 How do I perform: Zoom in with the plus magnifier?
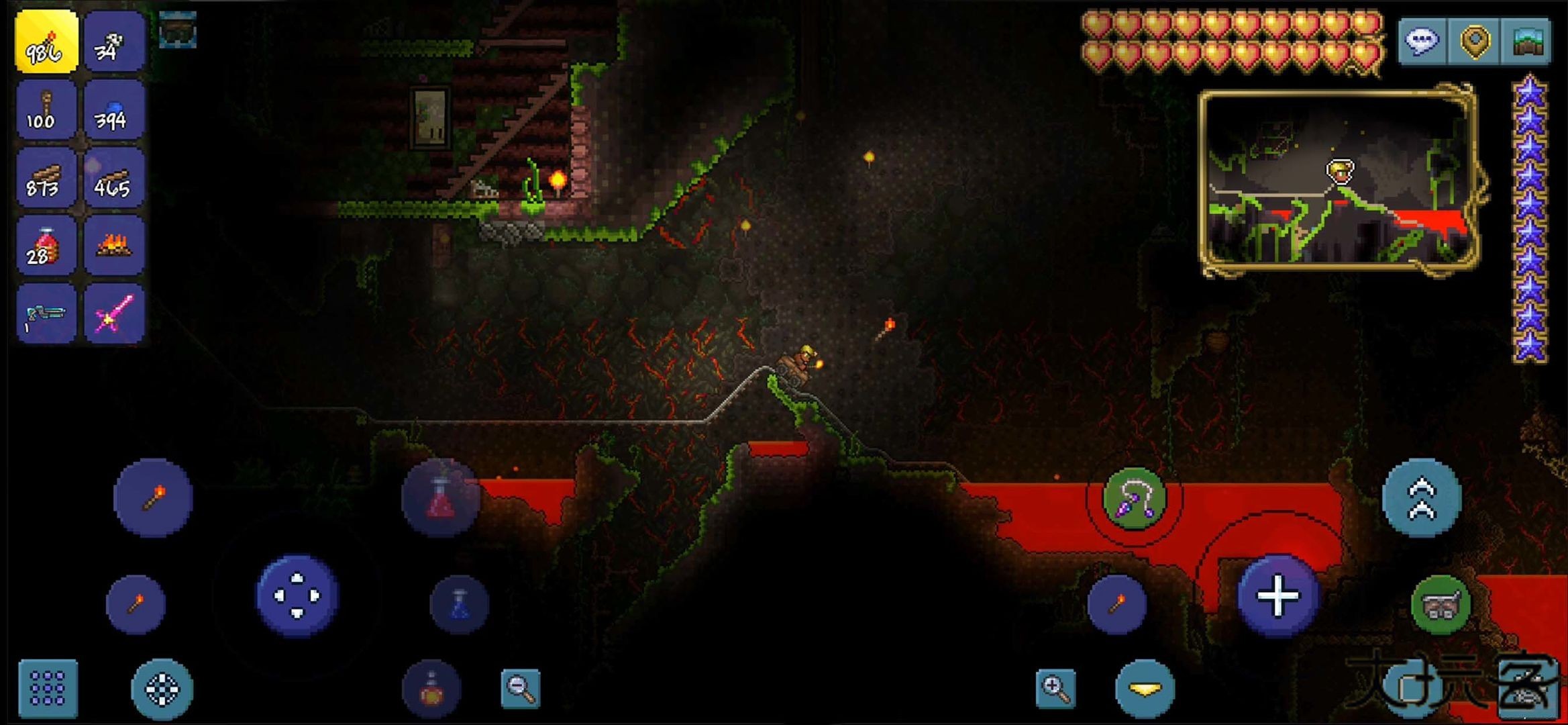click(1055, 688)
